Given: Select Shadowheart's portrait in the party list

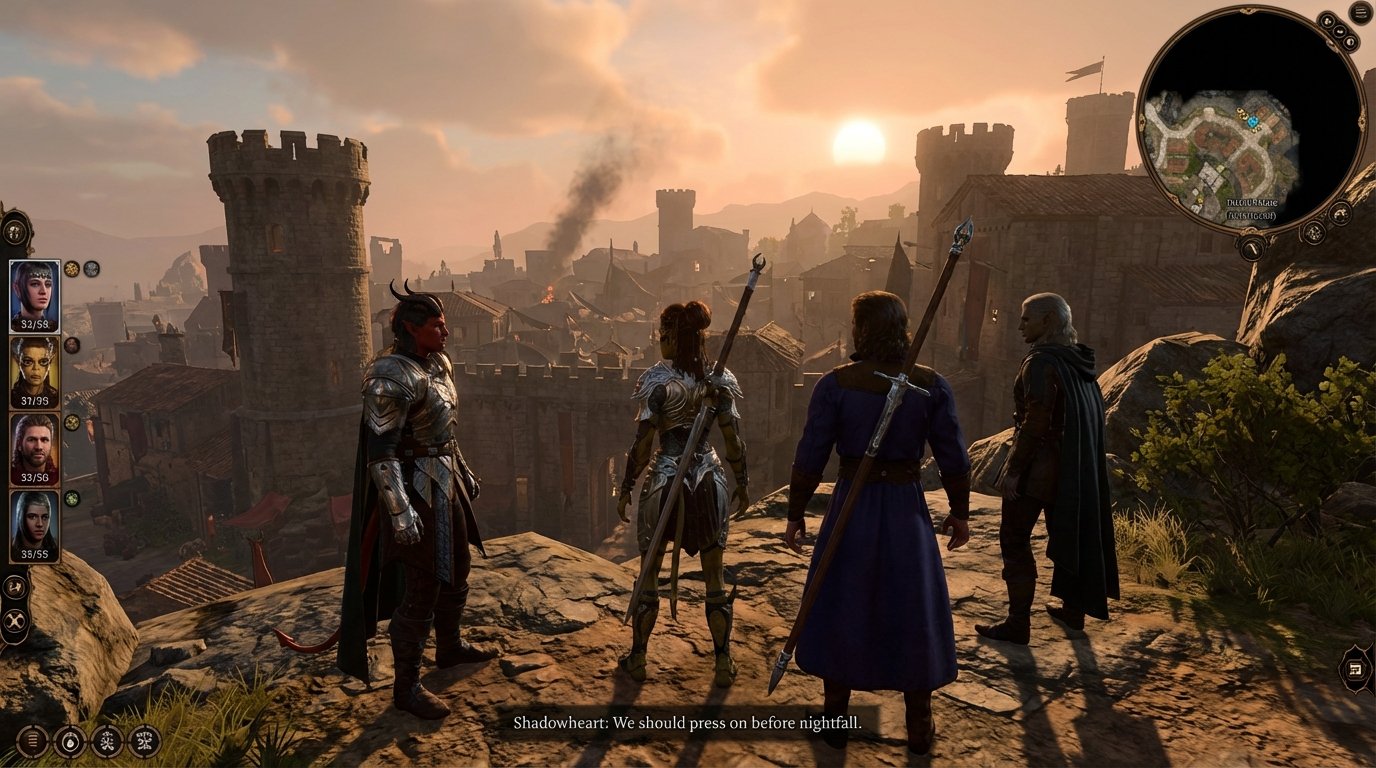Looking at the screenshot, I should pyautogui.click(x=35, y=290).
